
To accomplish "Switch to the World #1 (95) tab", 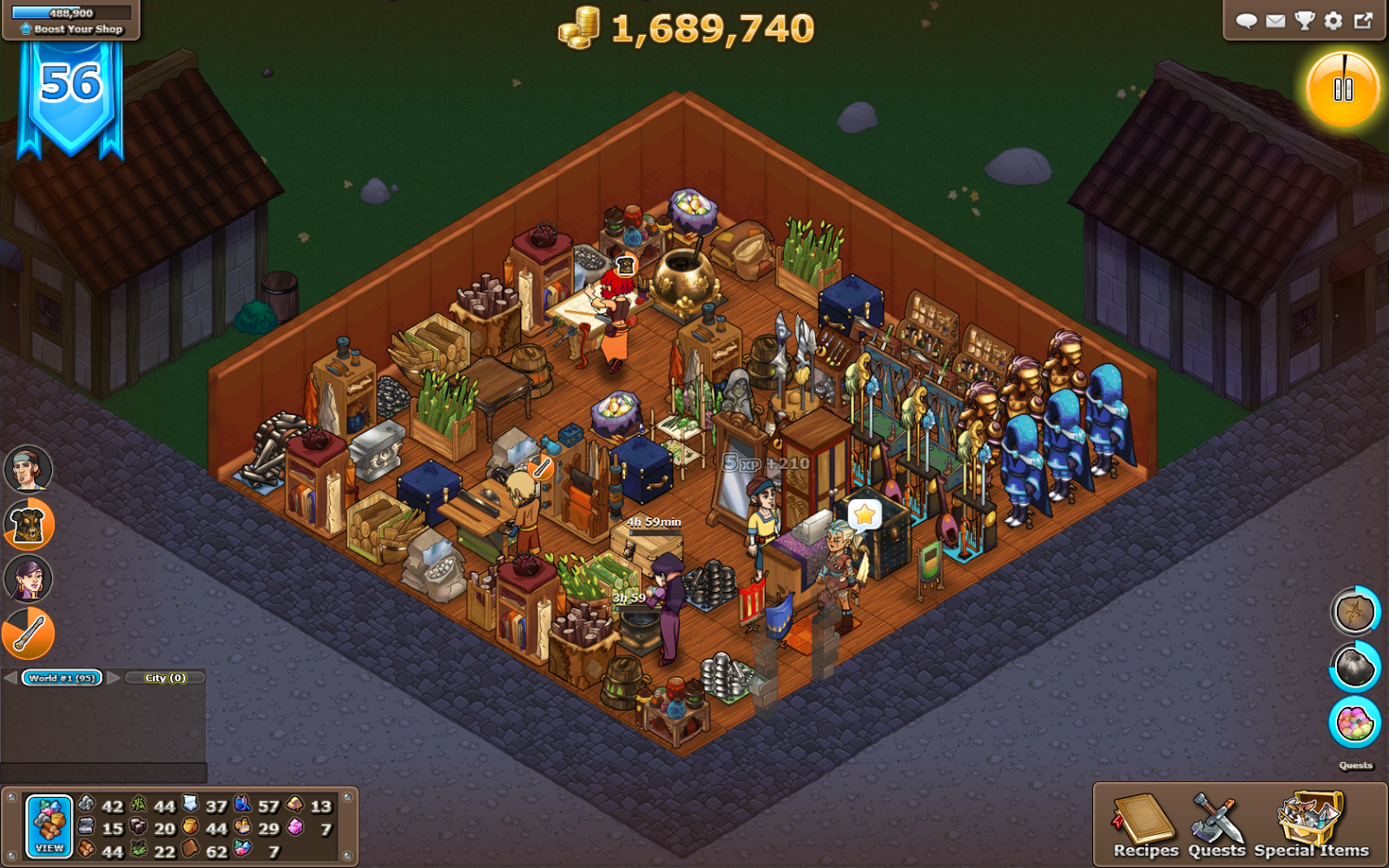I will tap(60, 677).
